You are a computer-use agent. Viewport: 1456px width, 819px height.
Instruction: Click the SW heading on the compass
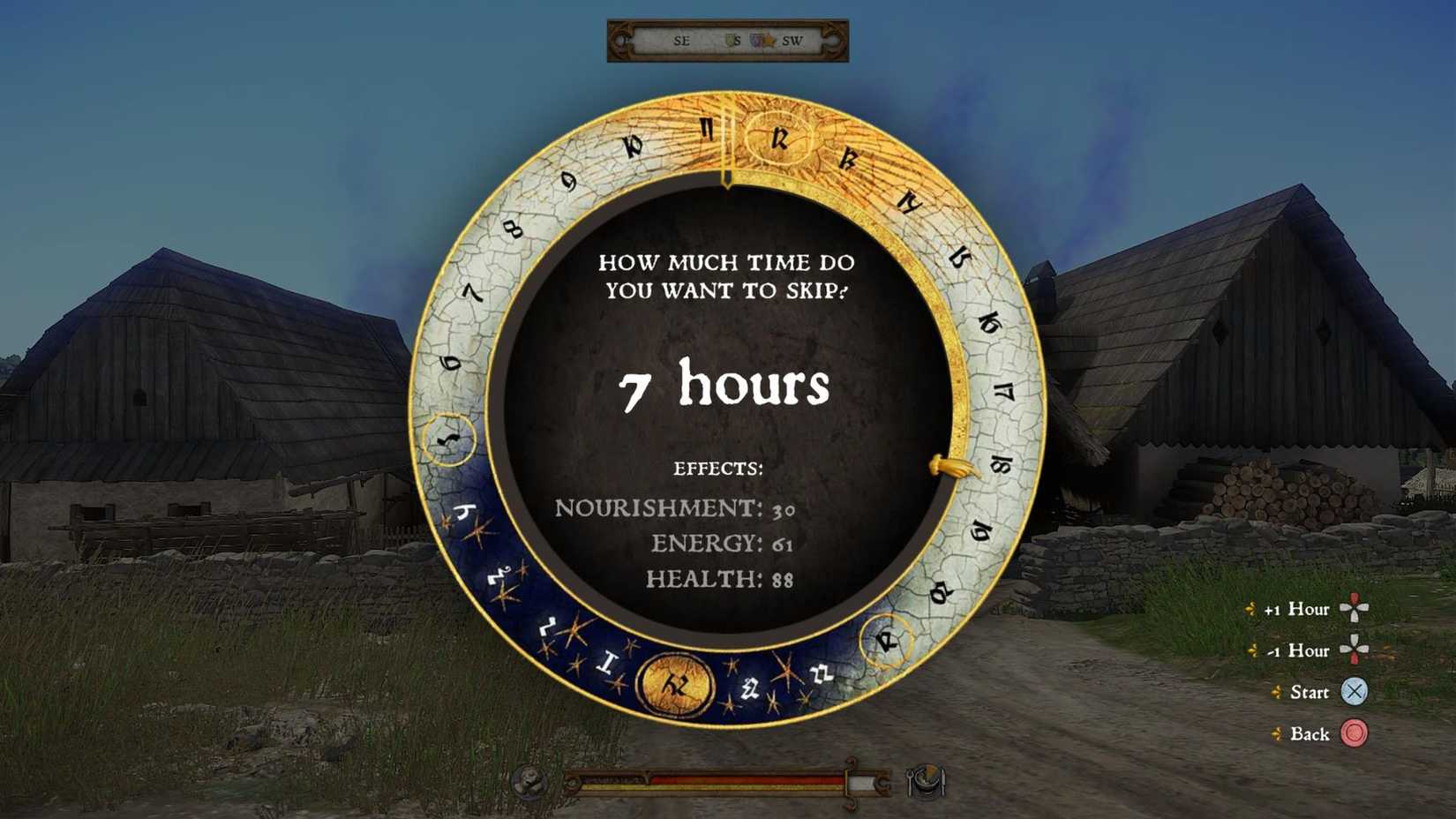(793, 41)
